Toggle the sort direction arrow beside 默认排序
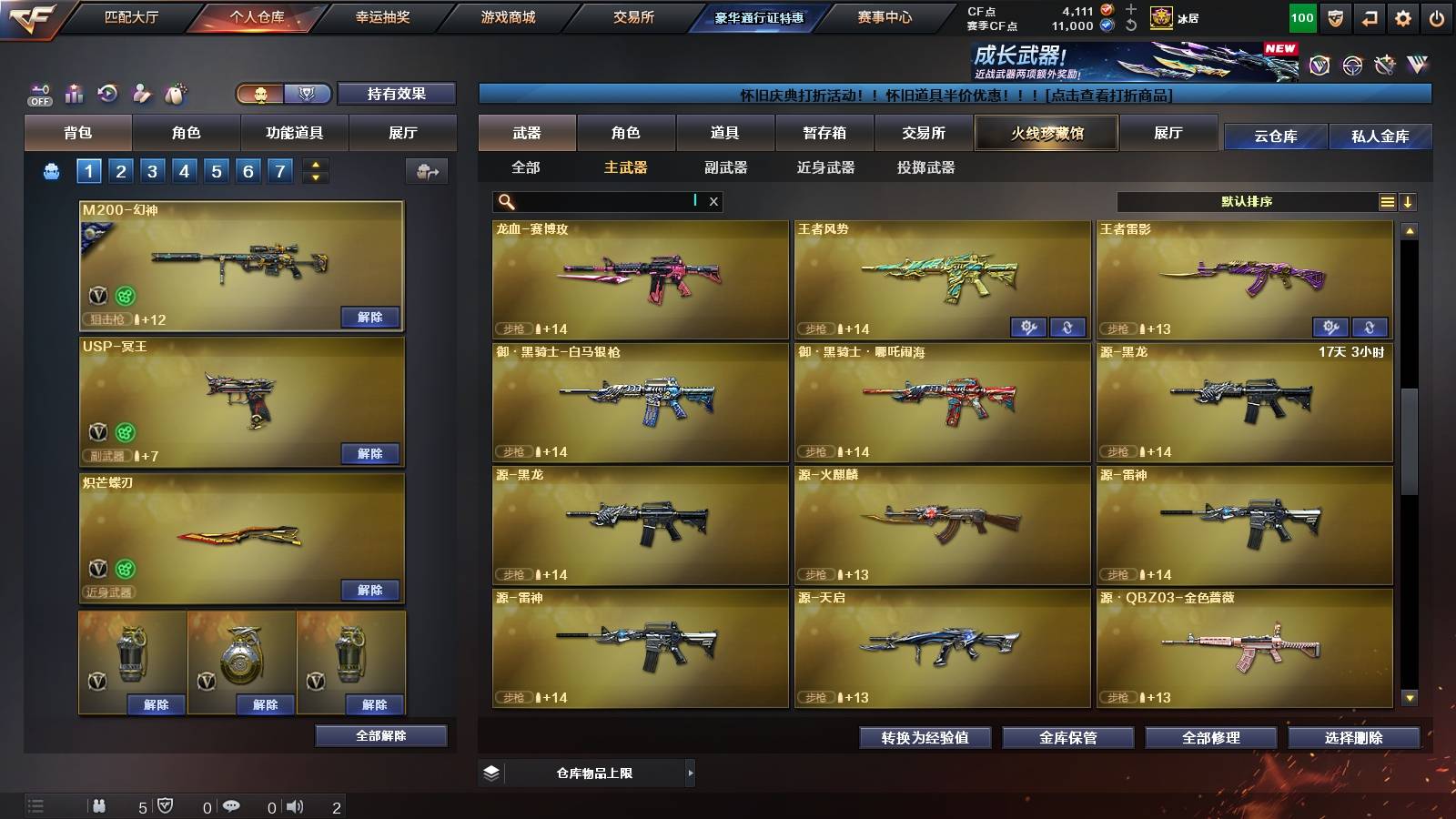This screenshot has width=1456, height=819. click(1409, 201)
